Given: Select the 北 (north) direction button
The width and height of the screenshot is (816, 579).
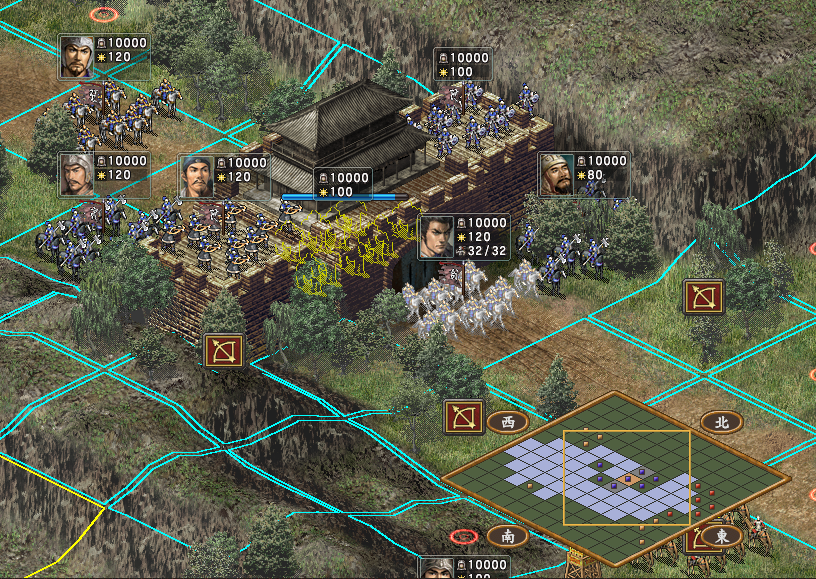Looking at the screenshot, I should pyautogui.click(x=720, y=422).
